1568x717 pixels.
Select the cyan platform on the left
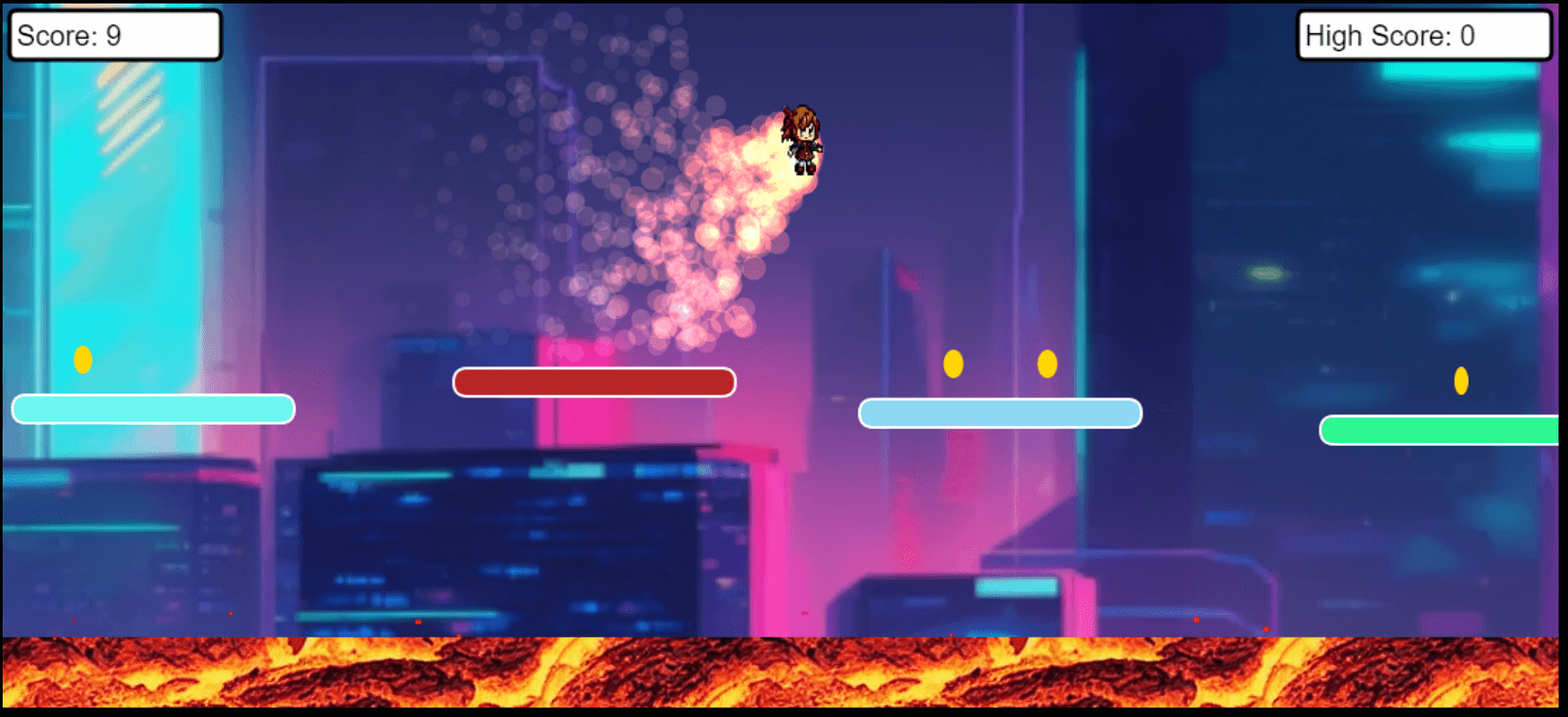(153, 409)
